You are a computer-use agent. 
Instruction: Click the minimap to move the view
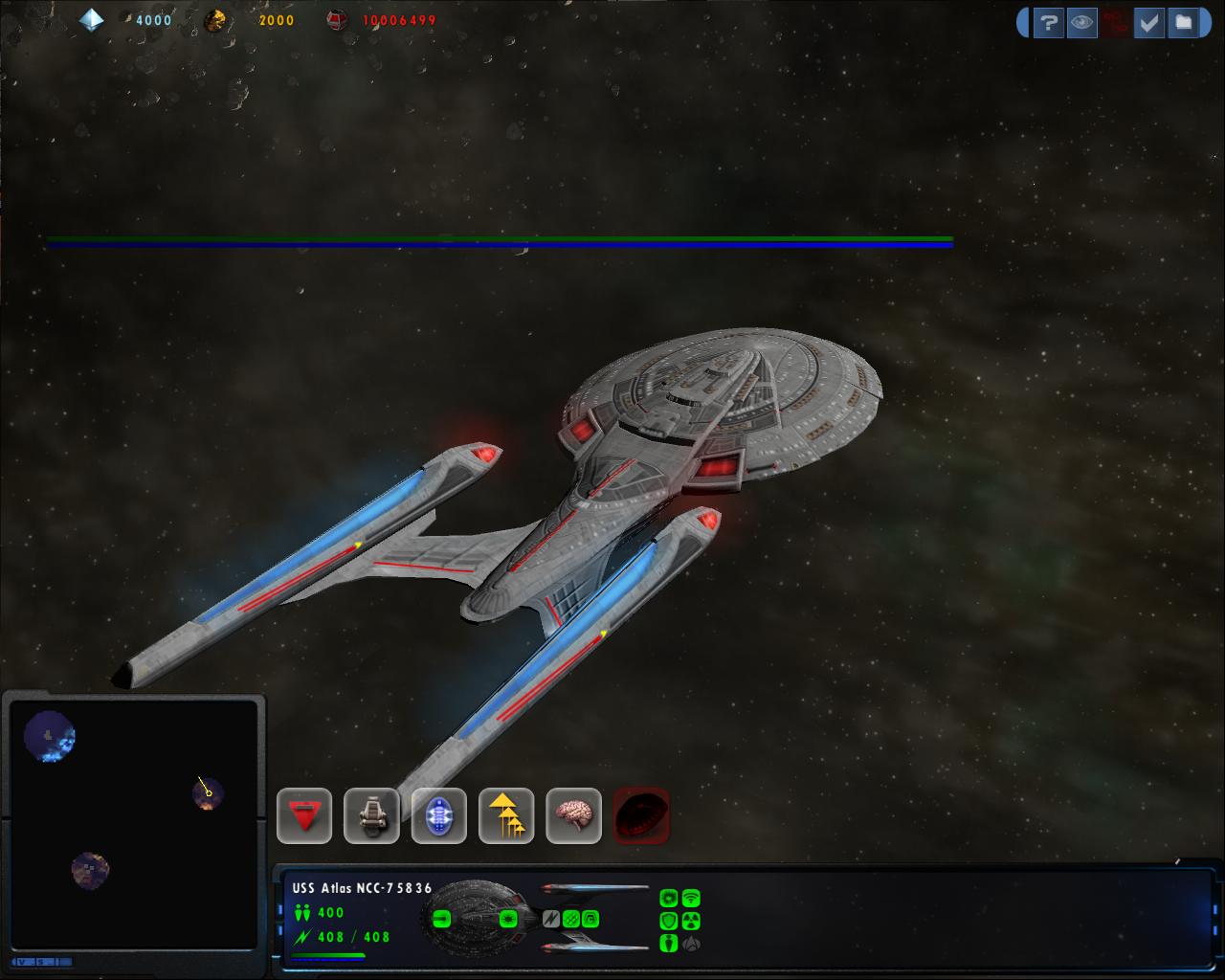tap(134, 823)
